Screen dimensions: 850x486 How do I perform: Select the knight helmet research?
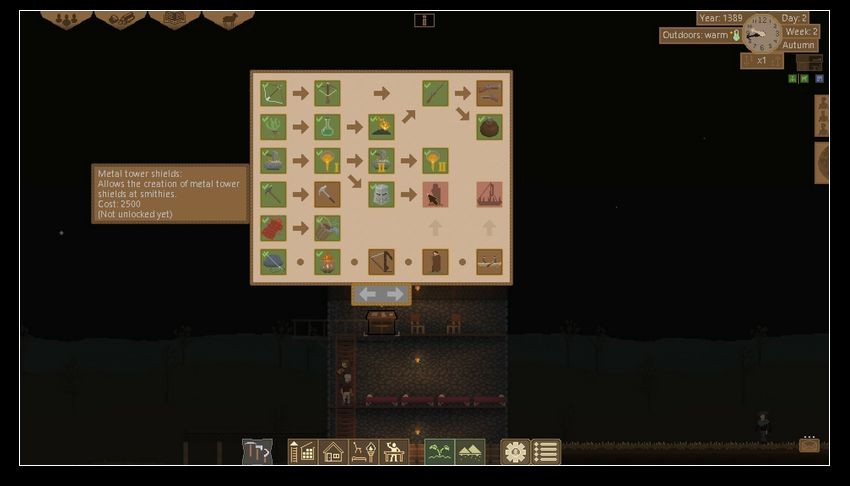tap(381, 194)
